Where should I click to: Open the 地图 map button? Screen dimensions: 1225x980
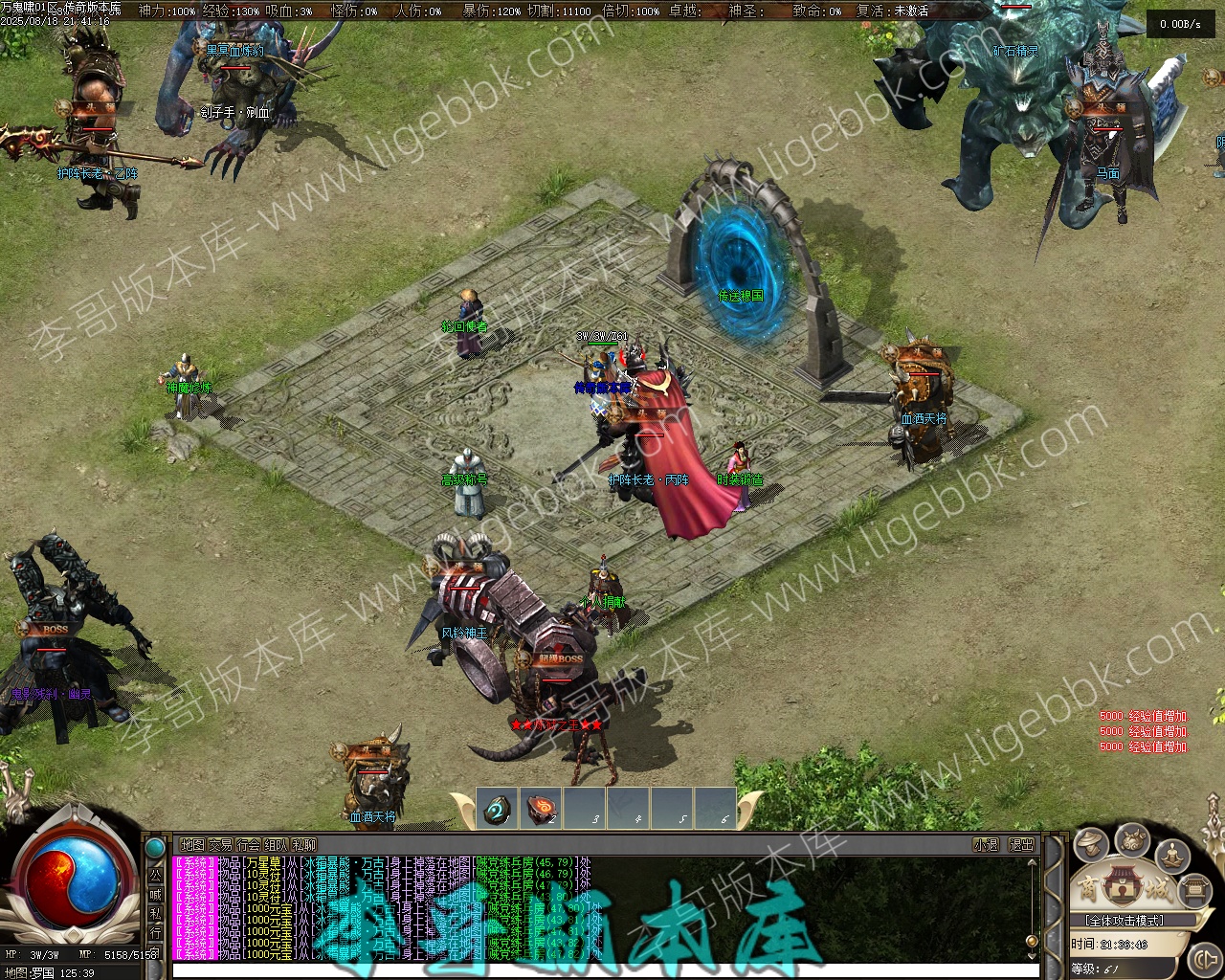point(192,845)
